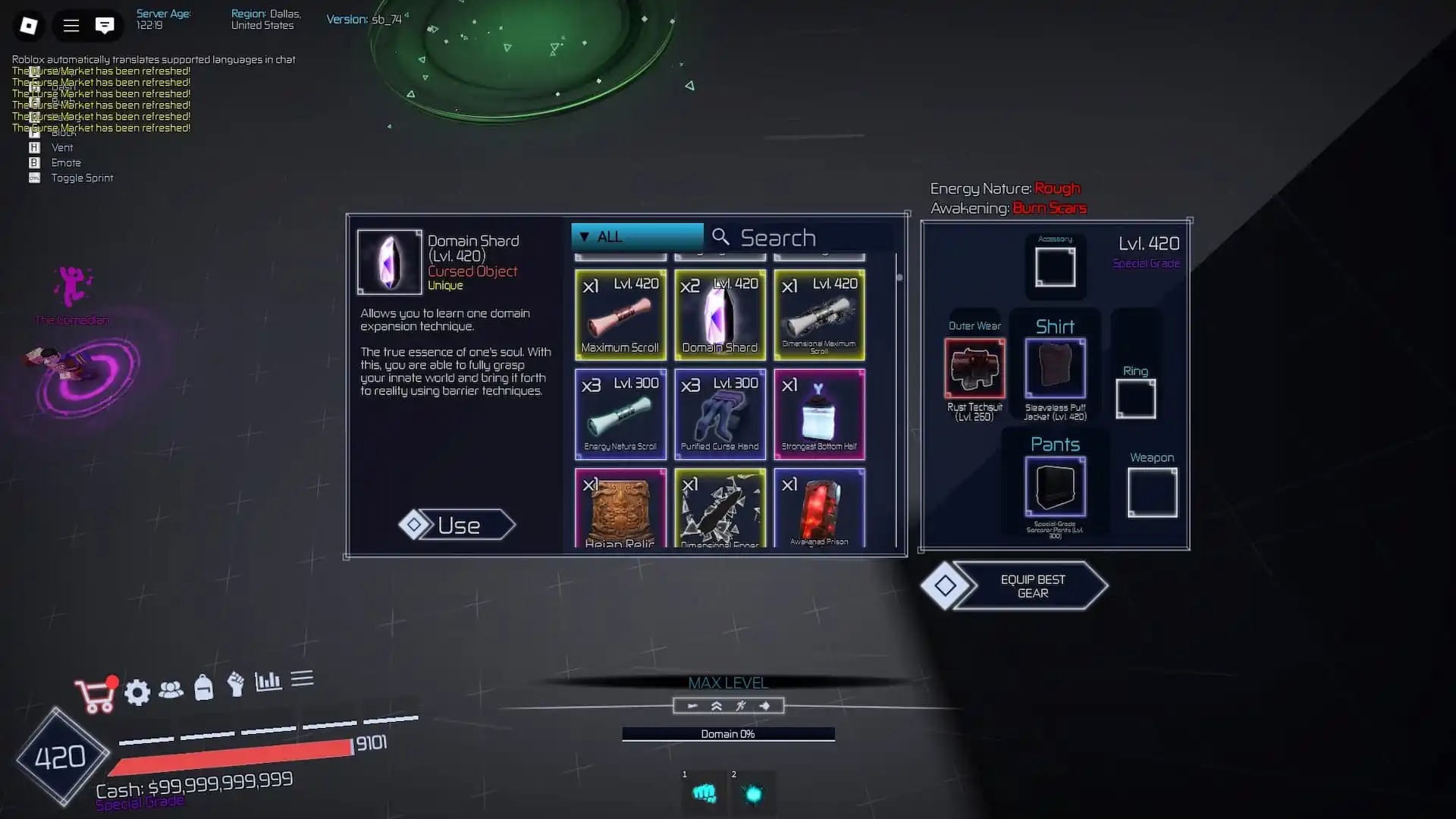Open the gear settings icon
Image resolution: width=1456 pixels, height=819 pixels.
pyautogui.click(x=137, y=692)
